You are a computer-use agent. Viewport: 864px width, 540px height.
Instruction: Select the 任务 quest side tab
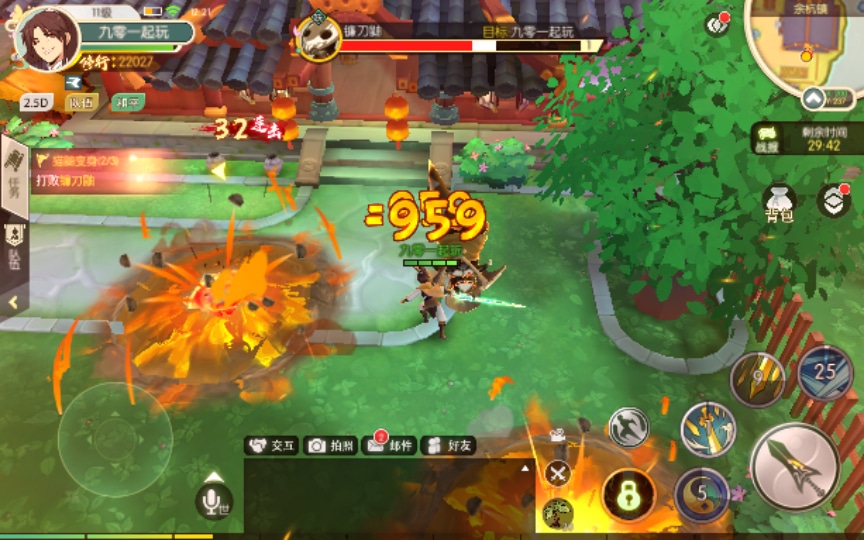pyautogui.click(x=14, y=182)
